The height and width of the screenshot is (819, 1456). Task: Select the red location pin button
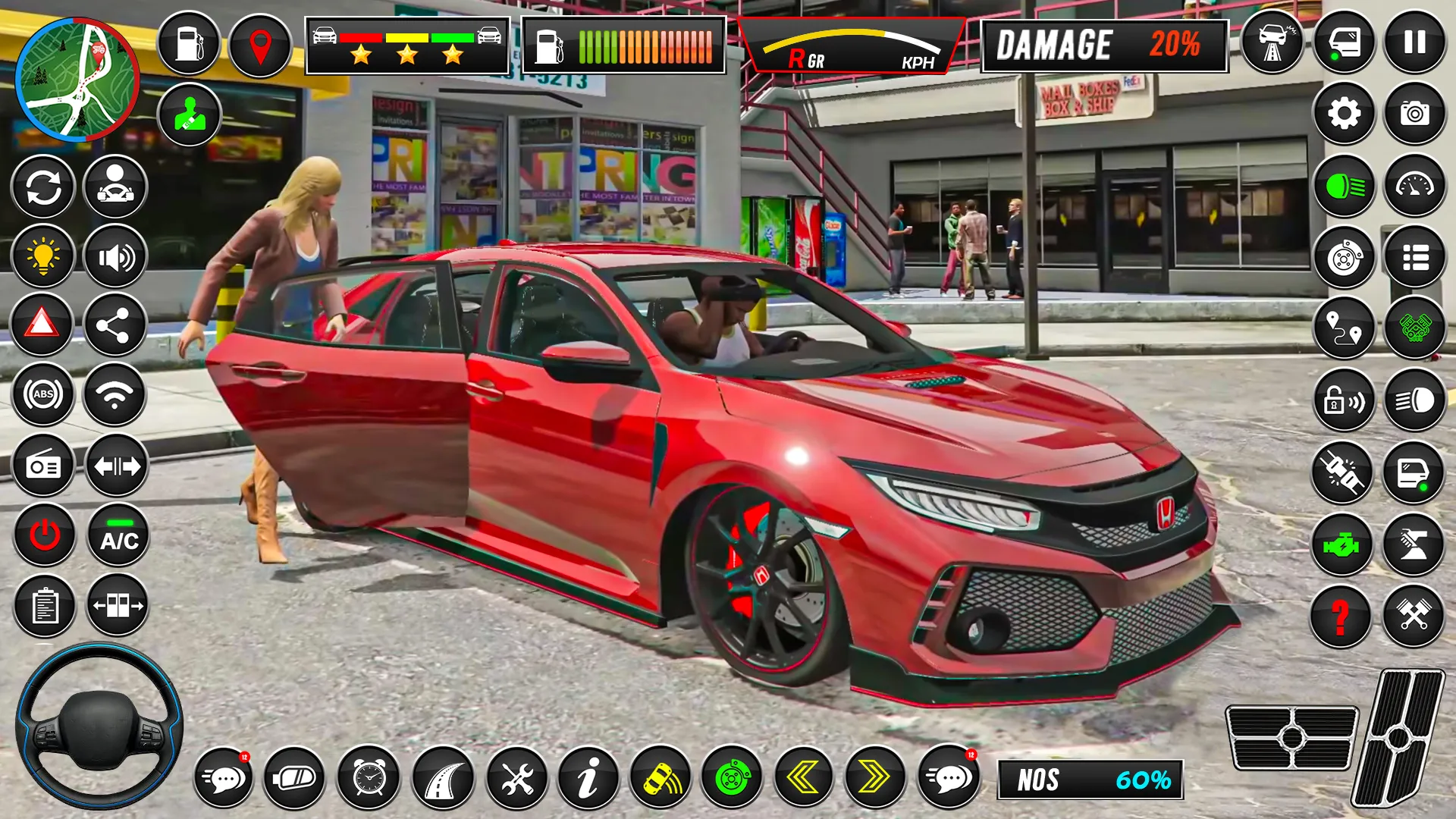(x=260, y=45)
